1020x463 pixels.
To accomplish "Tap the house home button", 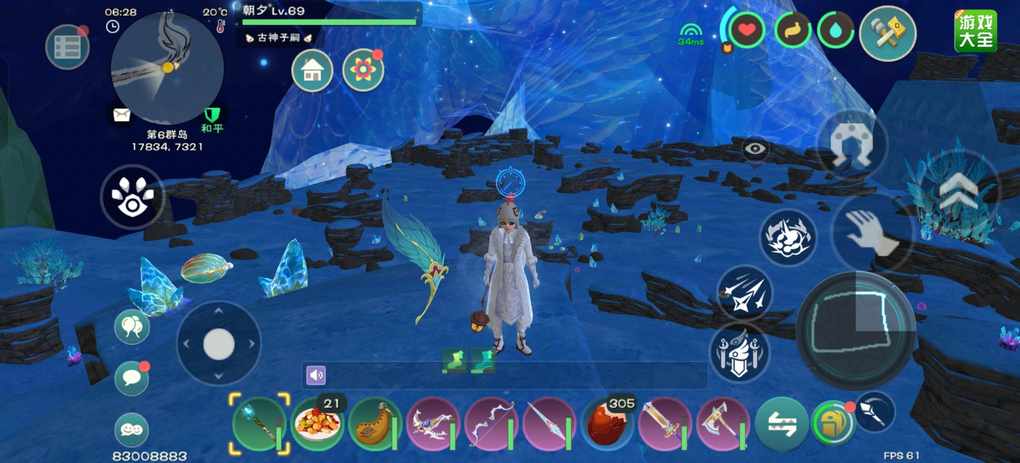I will tap(312, 70).
